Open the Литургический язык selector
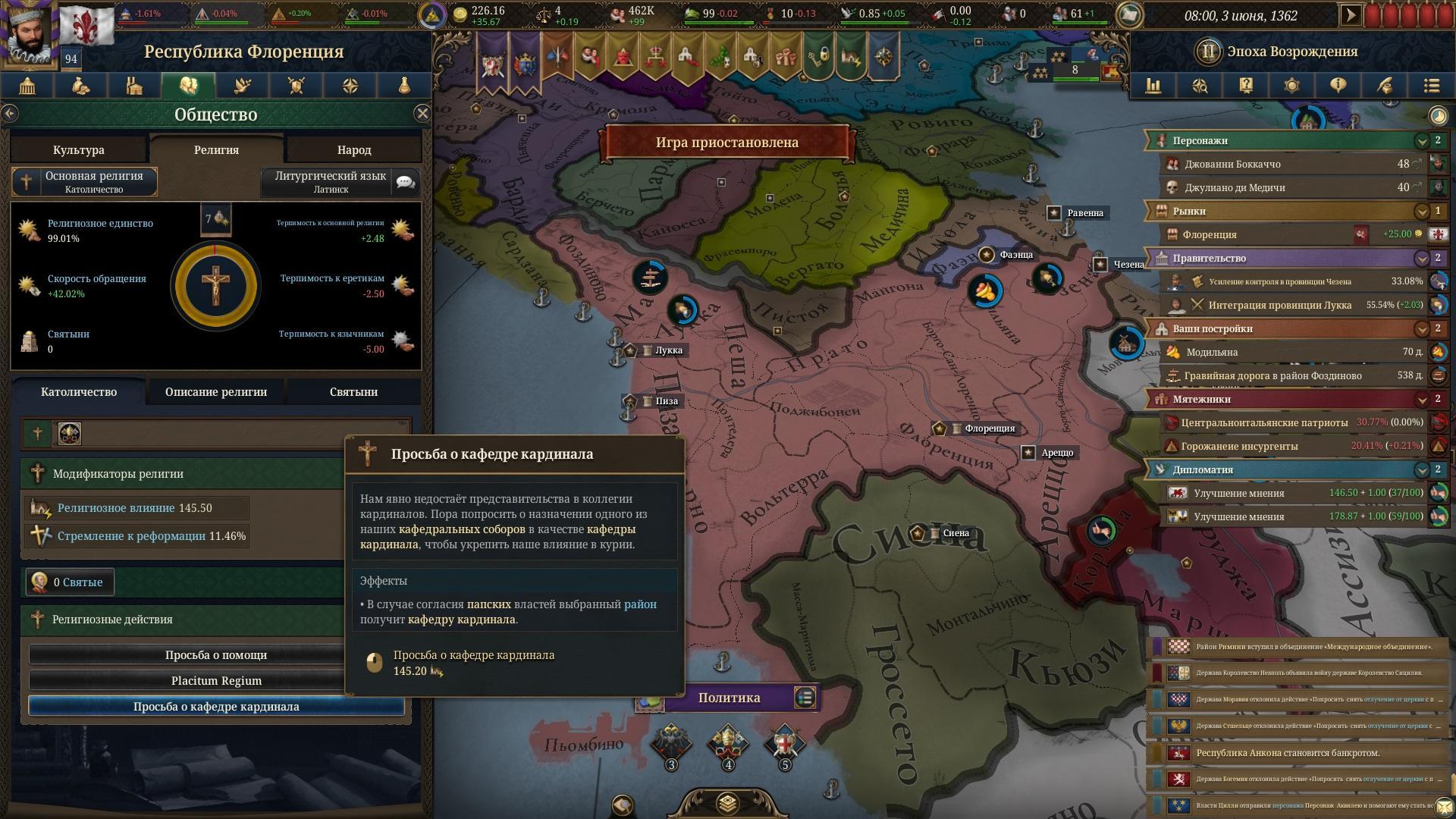This screenshot has height=819, width=1456. (x=331, y=182)
